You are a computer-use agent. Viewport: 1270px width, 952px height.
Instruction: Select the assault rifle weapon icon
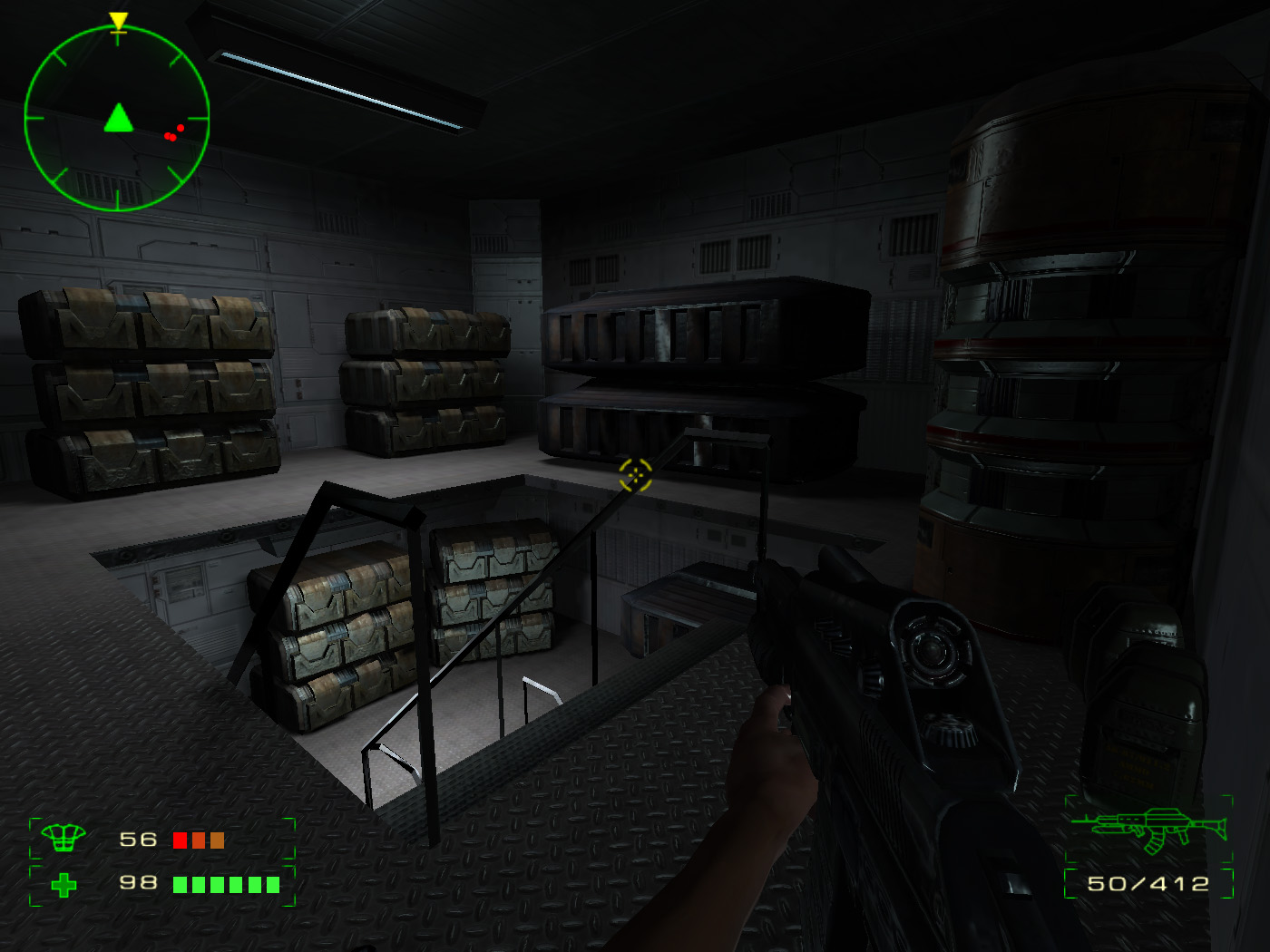(x=1149, y=829)
